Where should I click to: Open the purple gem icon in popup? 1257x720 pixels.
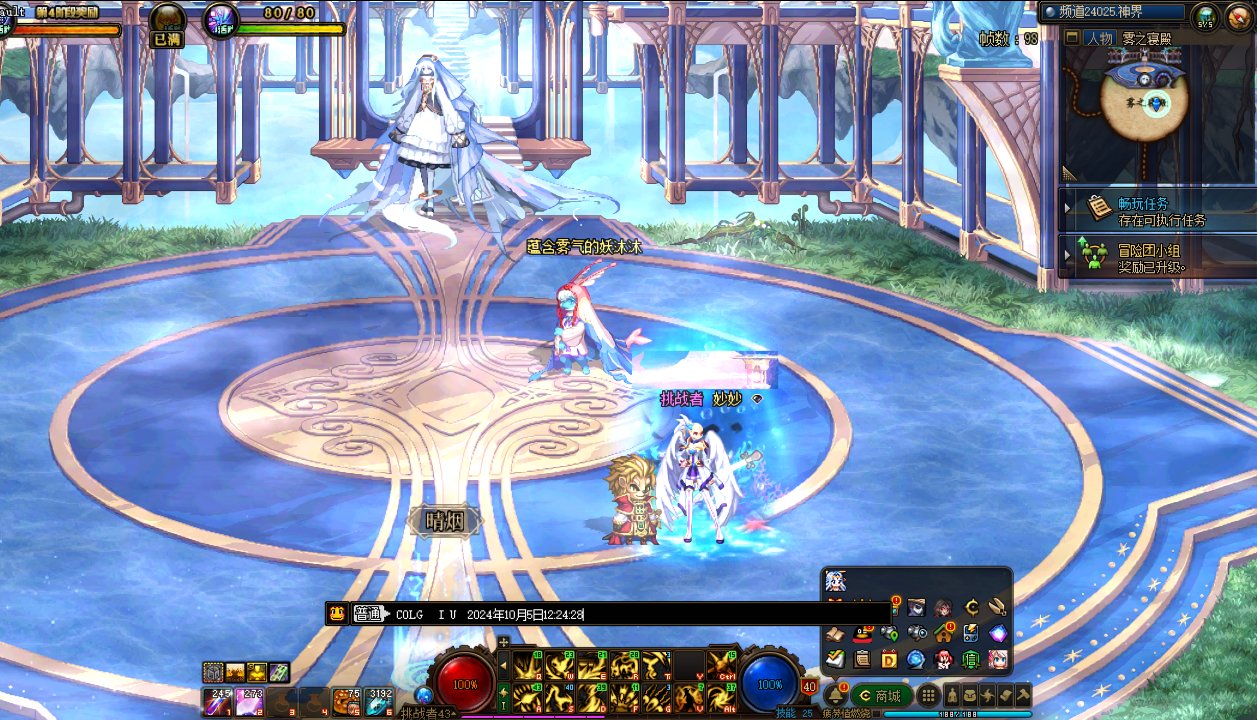(x=997, y=633)
